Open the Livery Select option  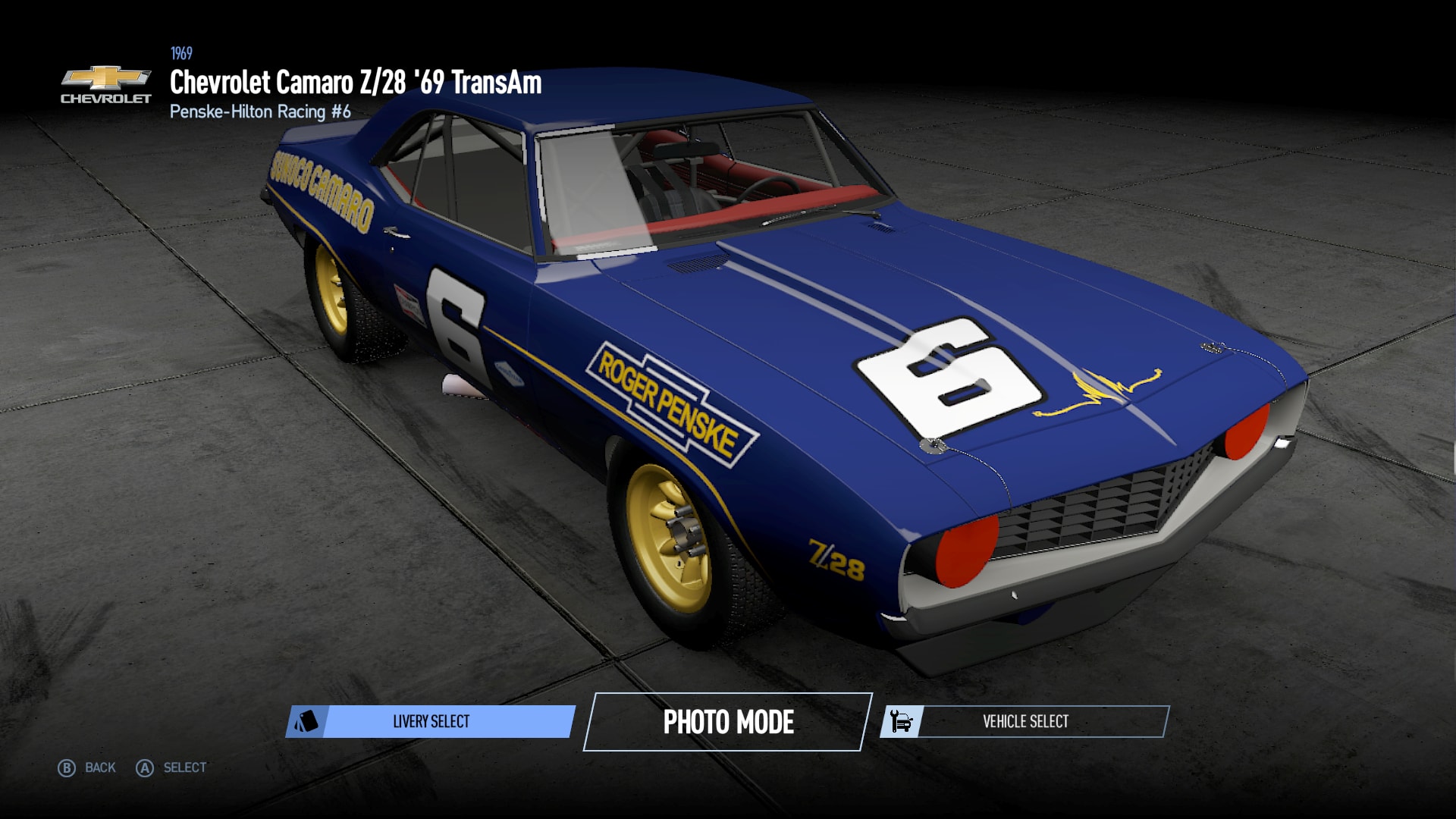click(431, 721)
